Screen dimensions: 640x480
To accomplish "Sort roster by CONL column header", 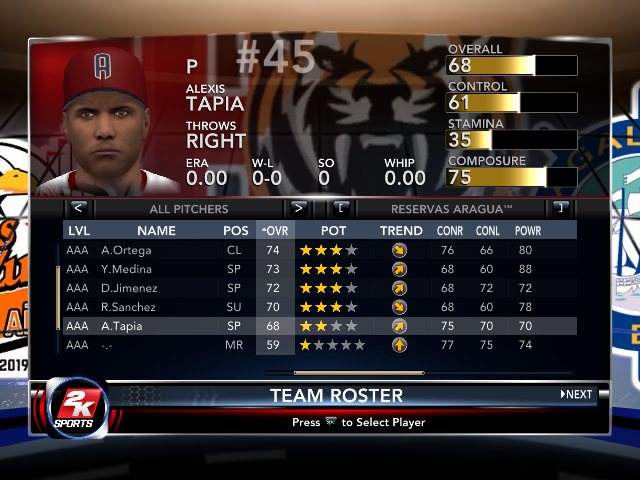I will [x=489, y=231].
